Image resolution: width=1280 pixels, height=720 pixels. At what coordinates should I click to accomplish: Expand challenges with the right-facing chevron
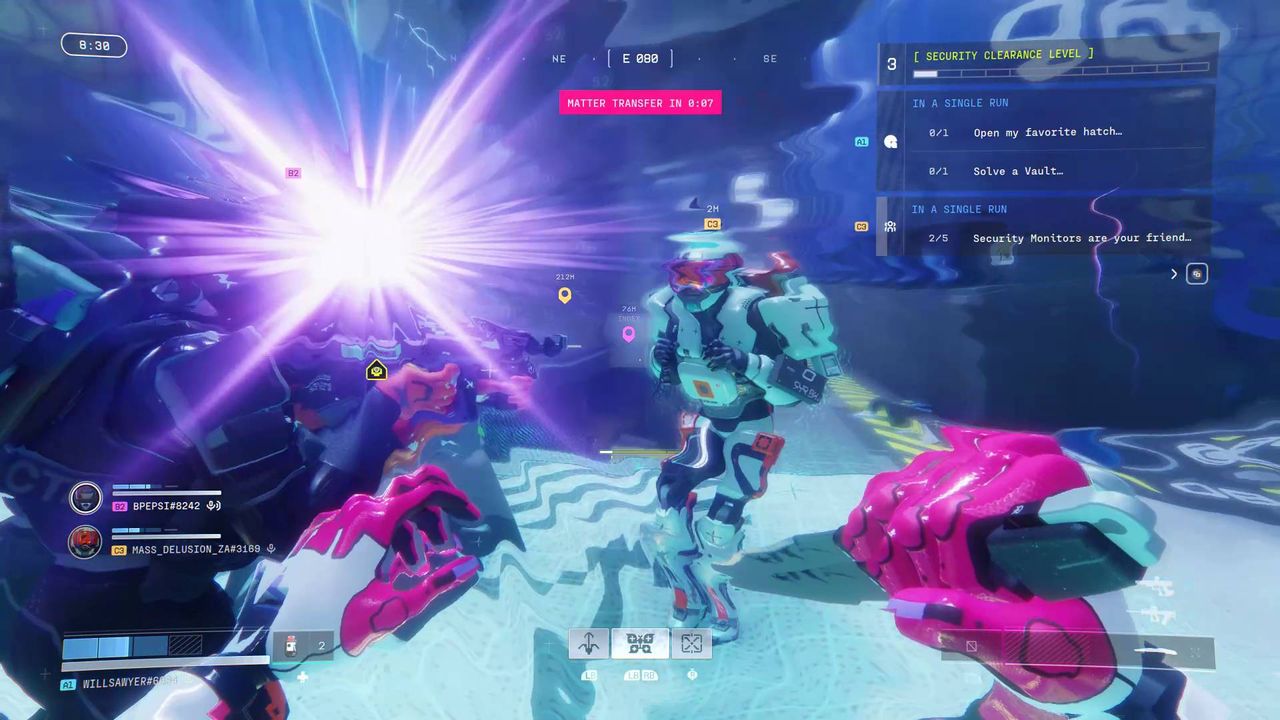pos(1174,273)
